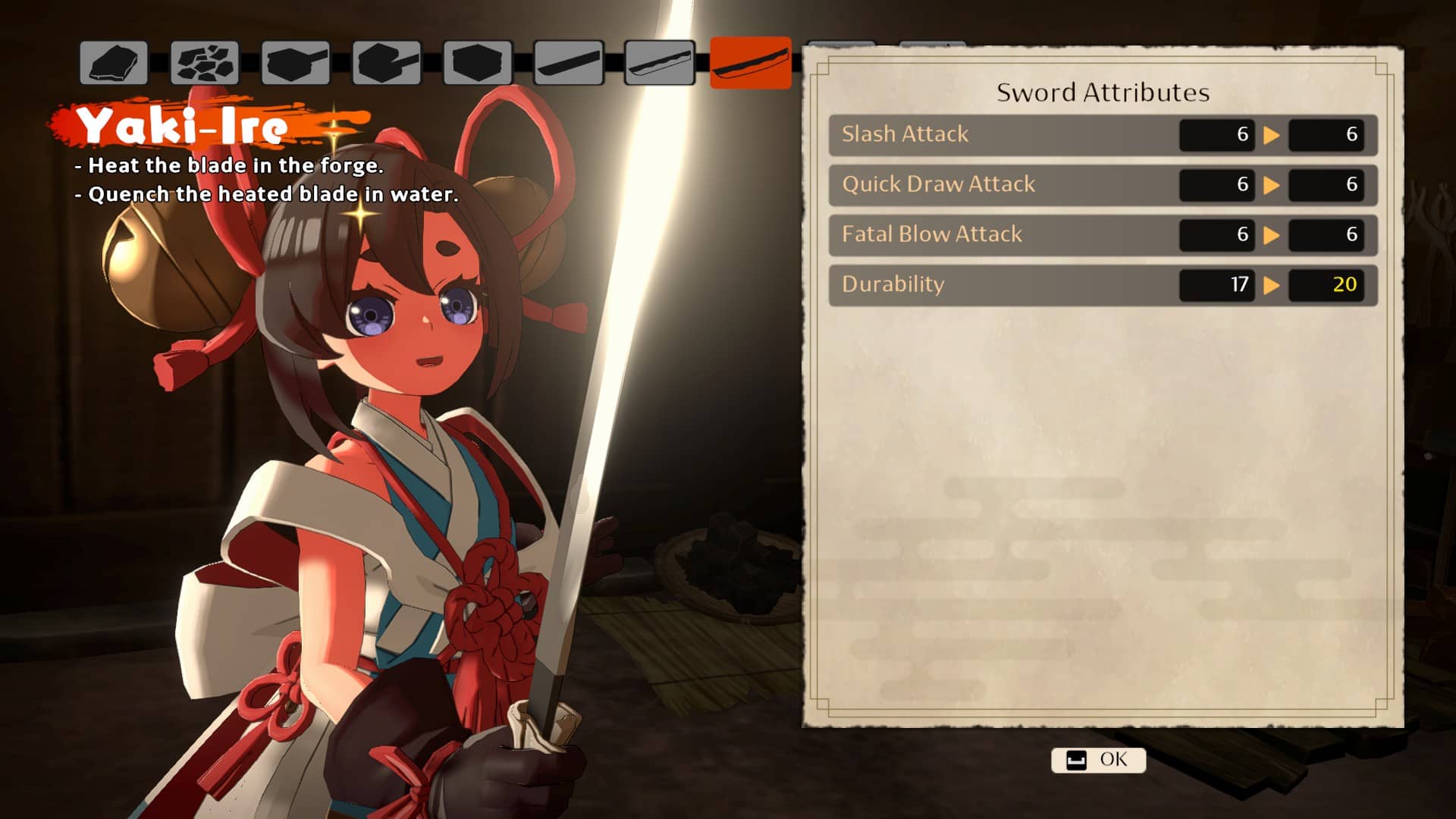Select the Fatal Blow Attack attribute row
This screenshot has width=1456, height=819.
point(1103,235)
